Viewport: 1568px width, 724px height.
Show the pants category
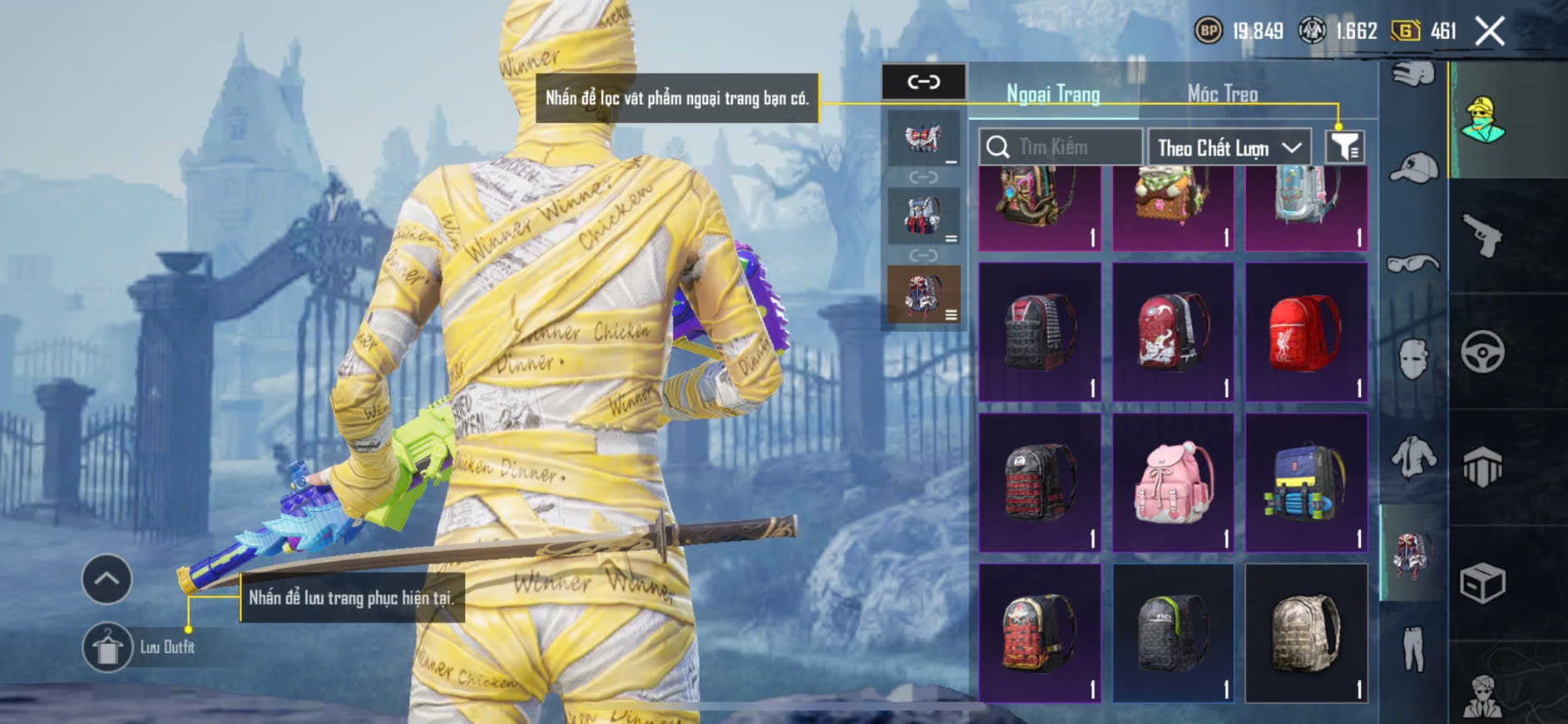point(1412,649)
